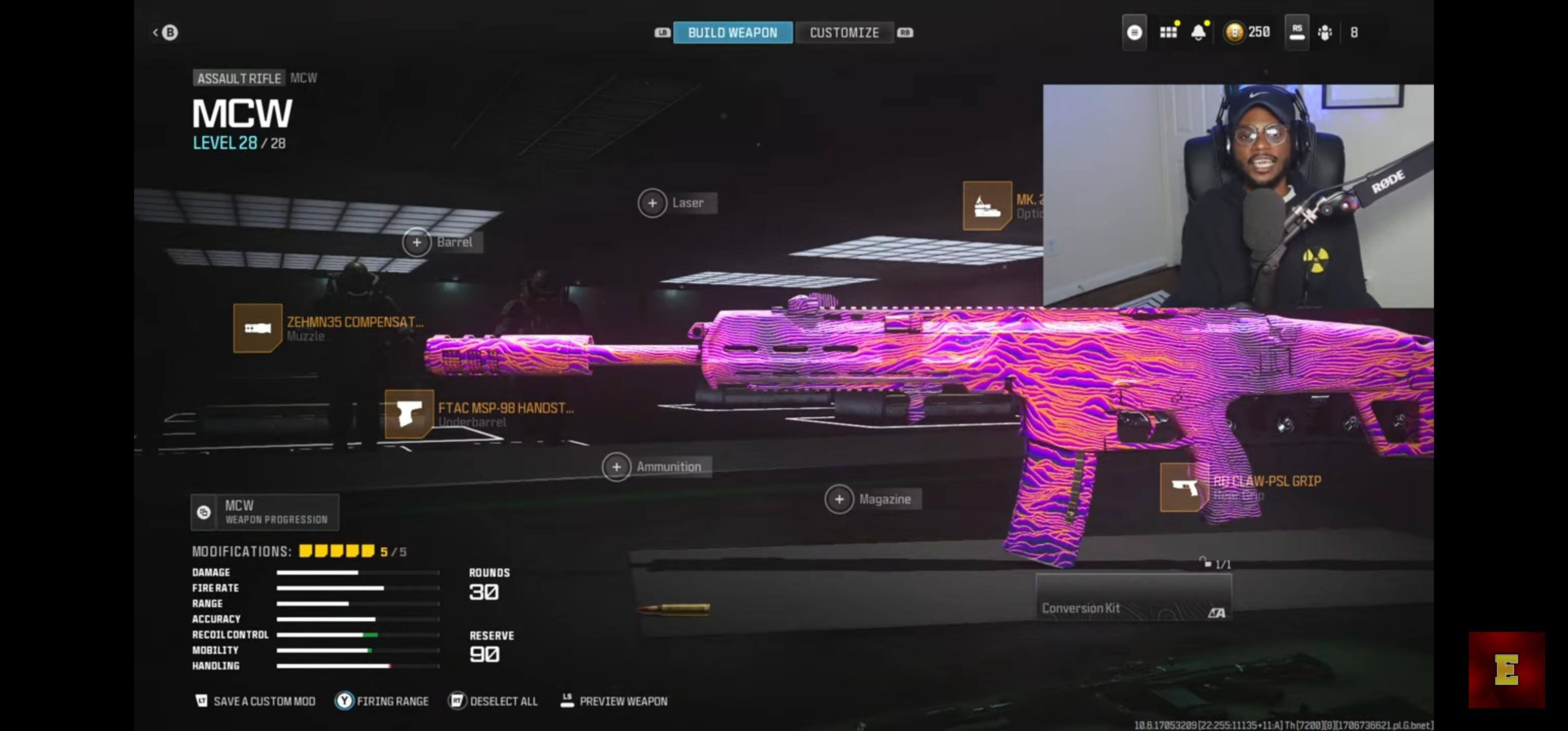Add an Ammunition attachment
This screenshot has width=1568, height=731.
point(616,467)
